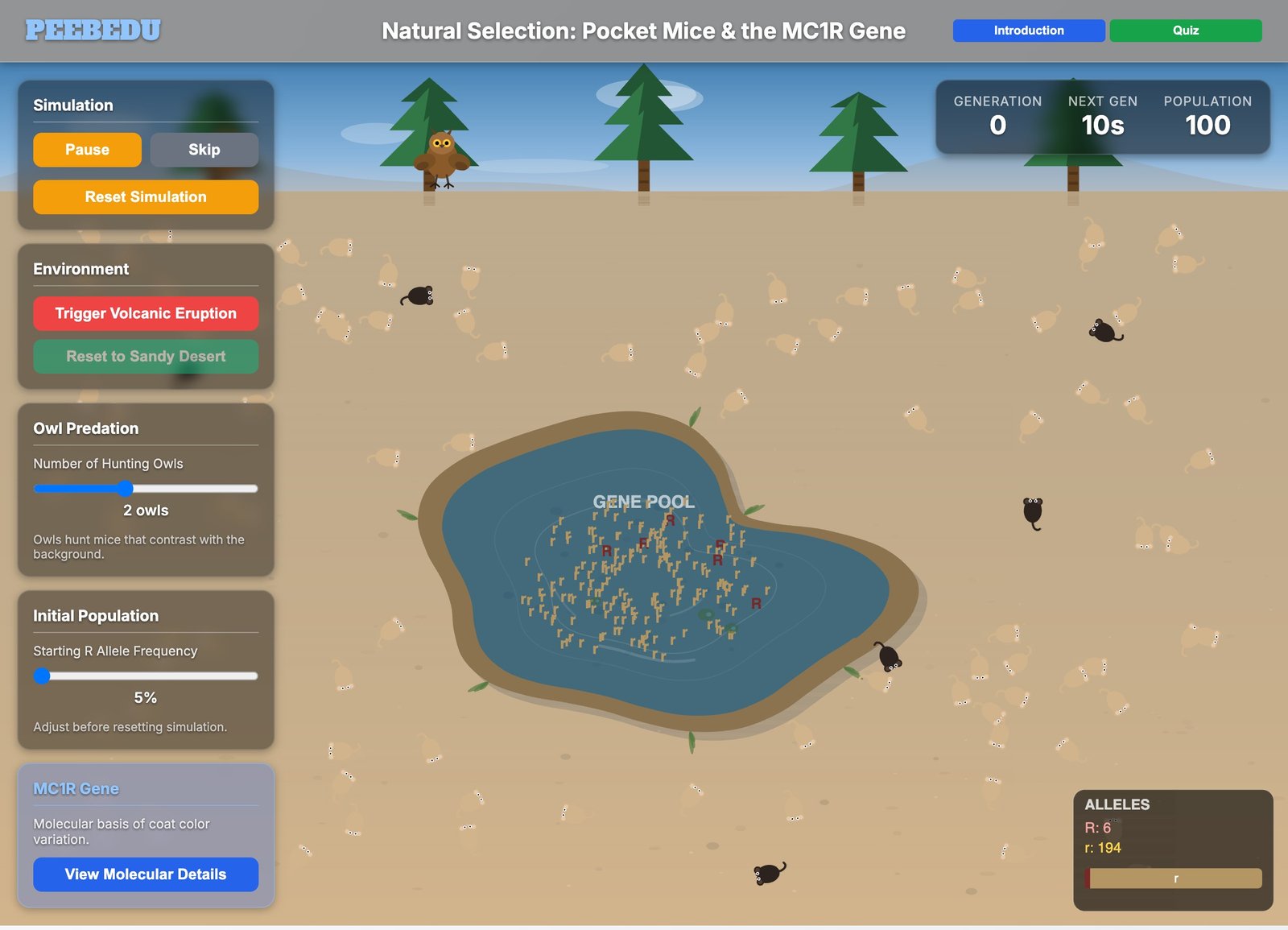Open the View Molecular Details dialog

(x=145, y=874)
